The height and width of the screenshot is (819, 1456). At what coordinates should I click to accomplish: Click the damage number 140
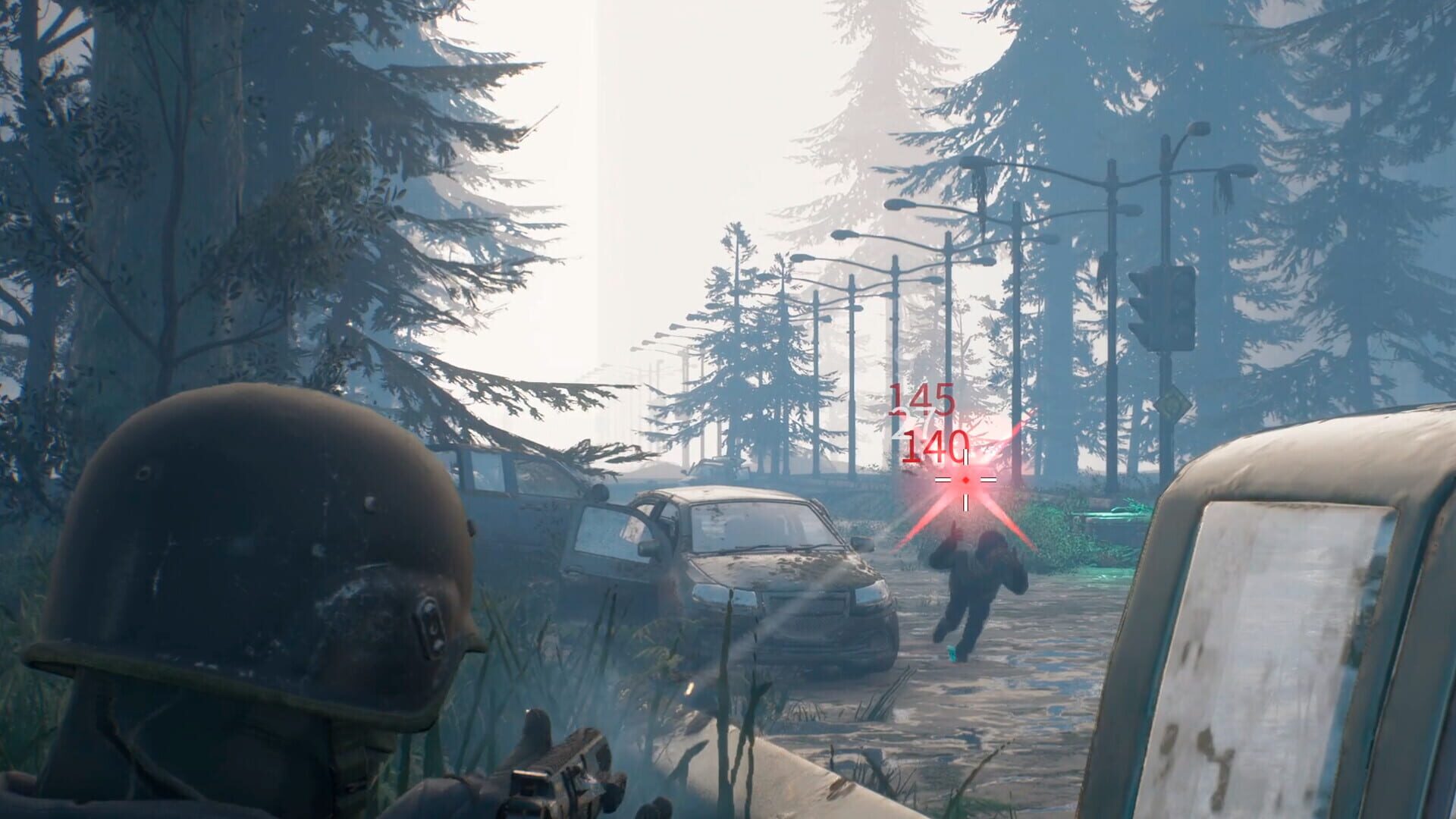point(934,447)
